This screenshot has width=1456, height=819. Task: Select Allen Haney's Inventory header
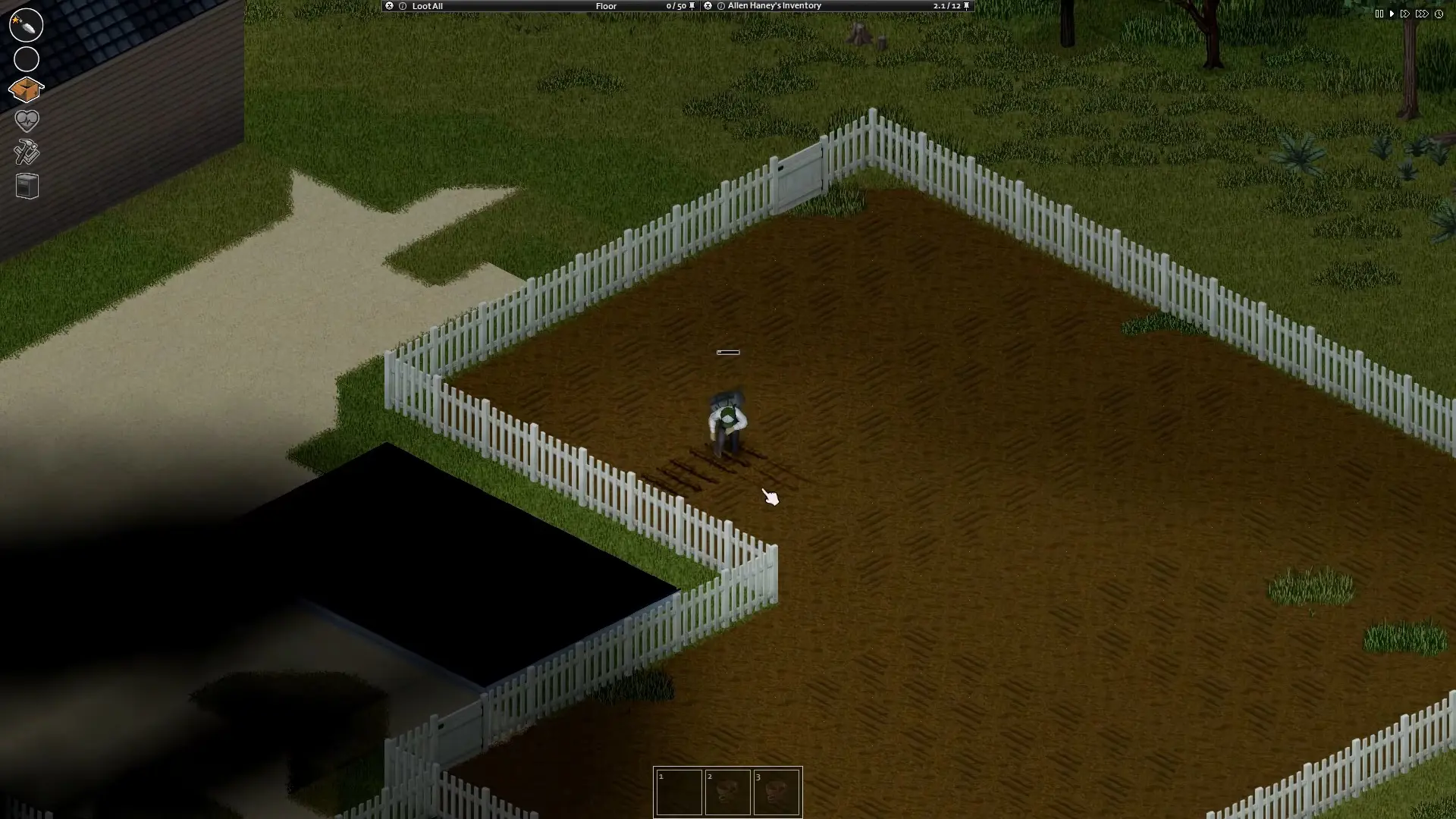773,5
